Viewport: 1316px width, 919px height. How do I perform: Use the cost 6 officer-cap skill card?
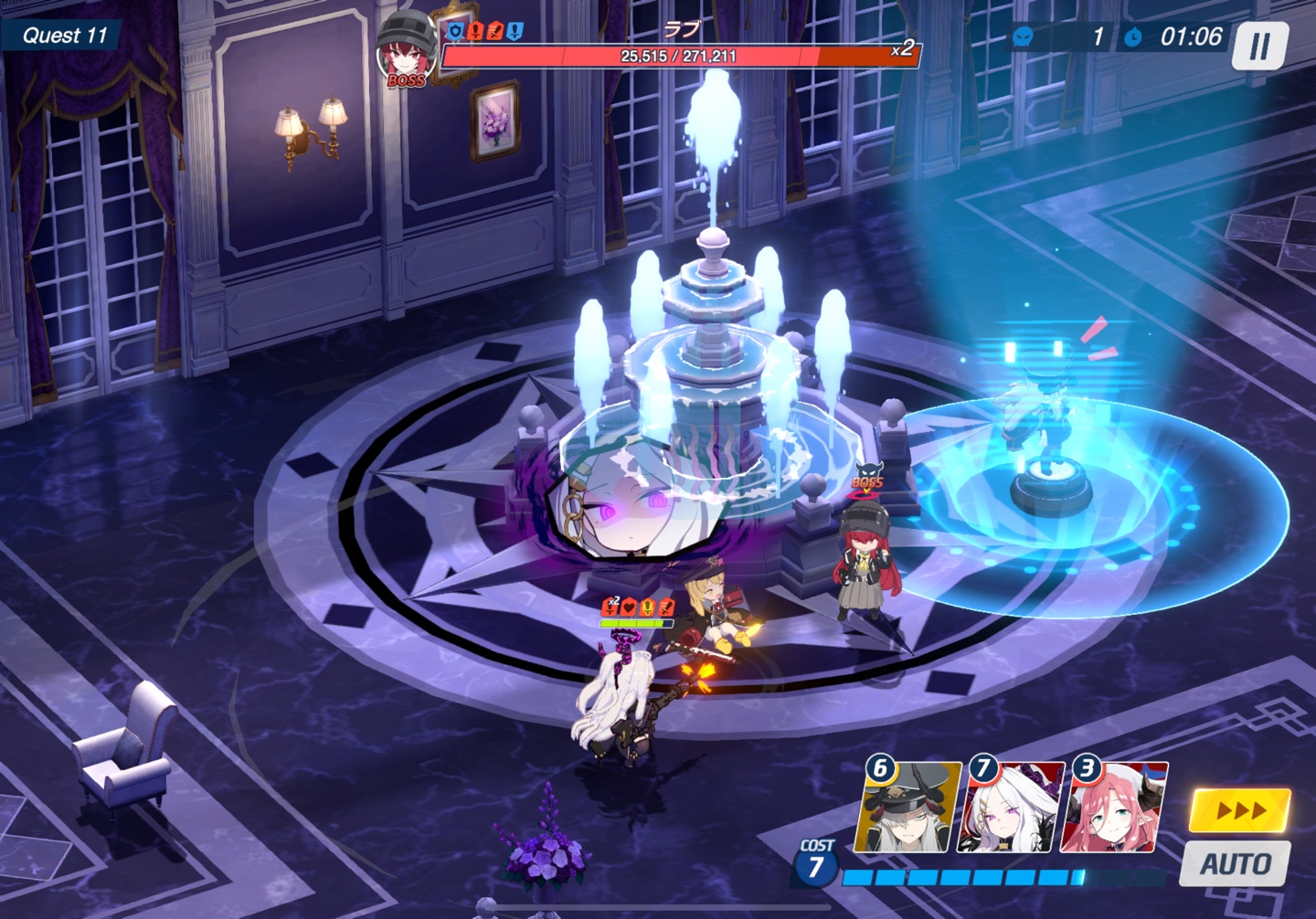907,808
